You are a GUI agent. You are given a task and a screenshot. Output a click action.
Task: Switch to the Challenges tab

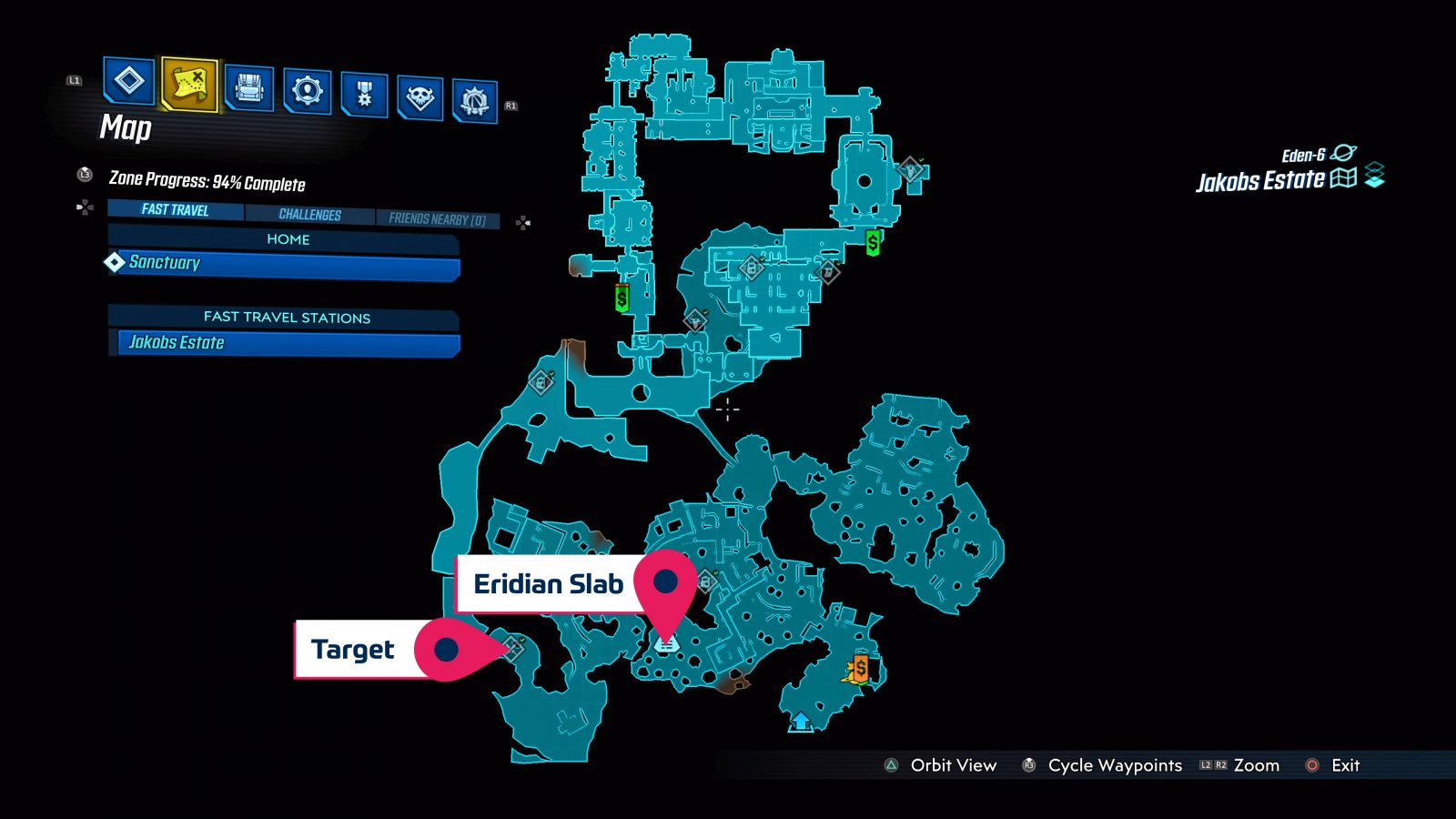[x=310, y=215]
